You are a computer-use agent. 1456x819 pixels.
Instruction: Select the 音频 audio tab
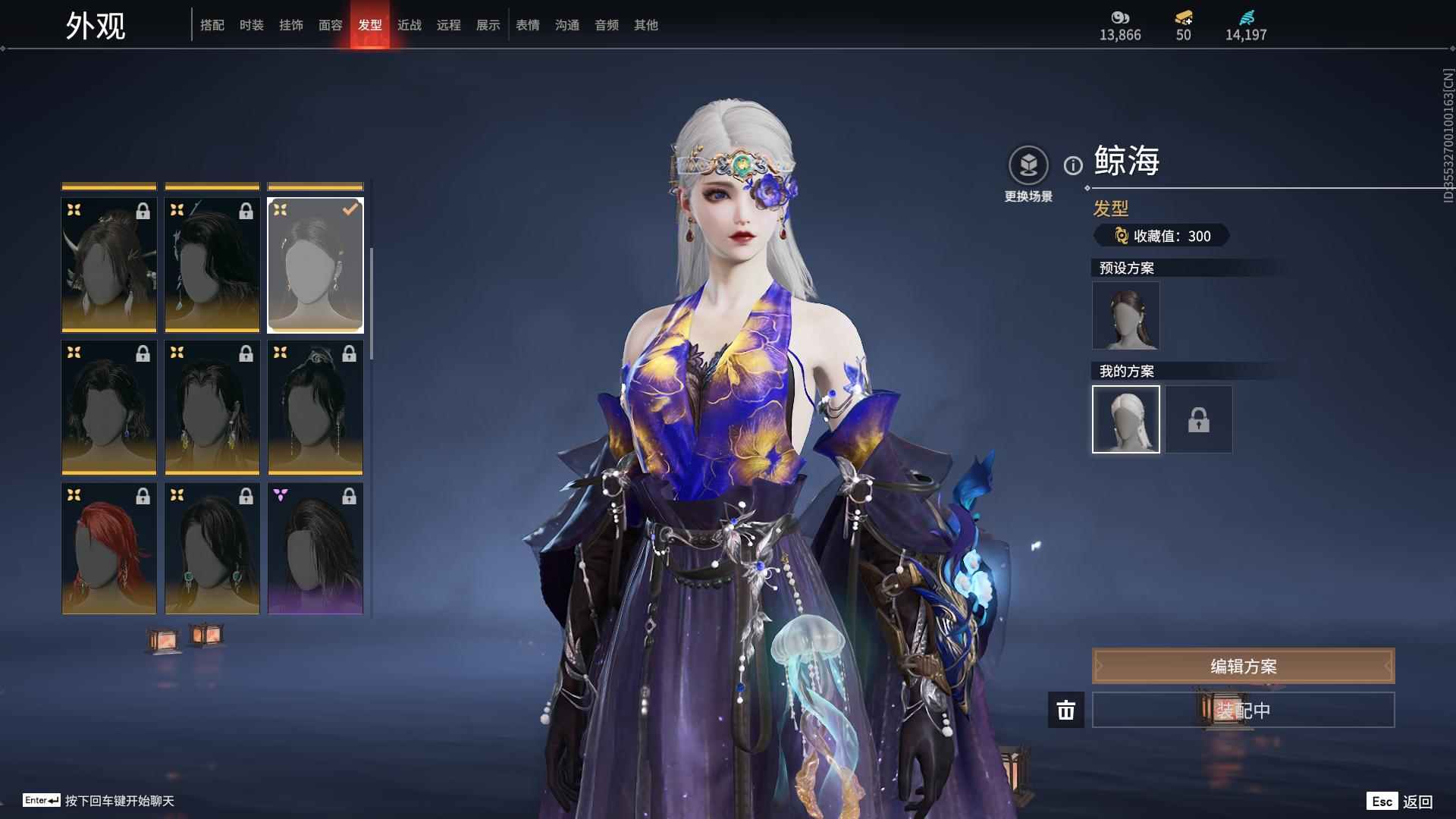click(607, 25)
